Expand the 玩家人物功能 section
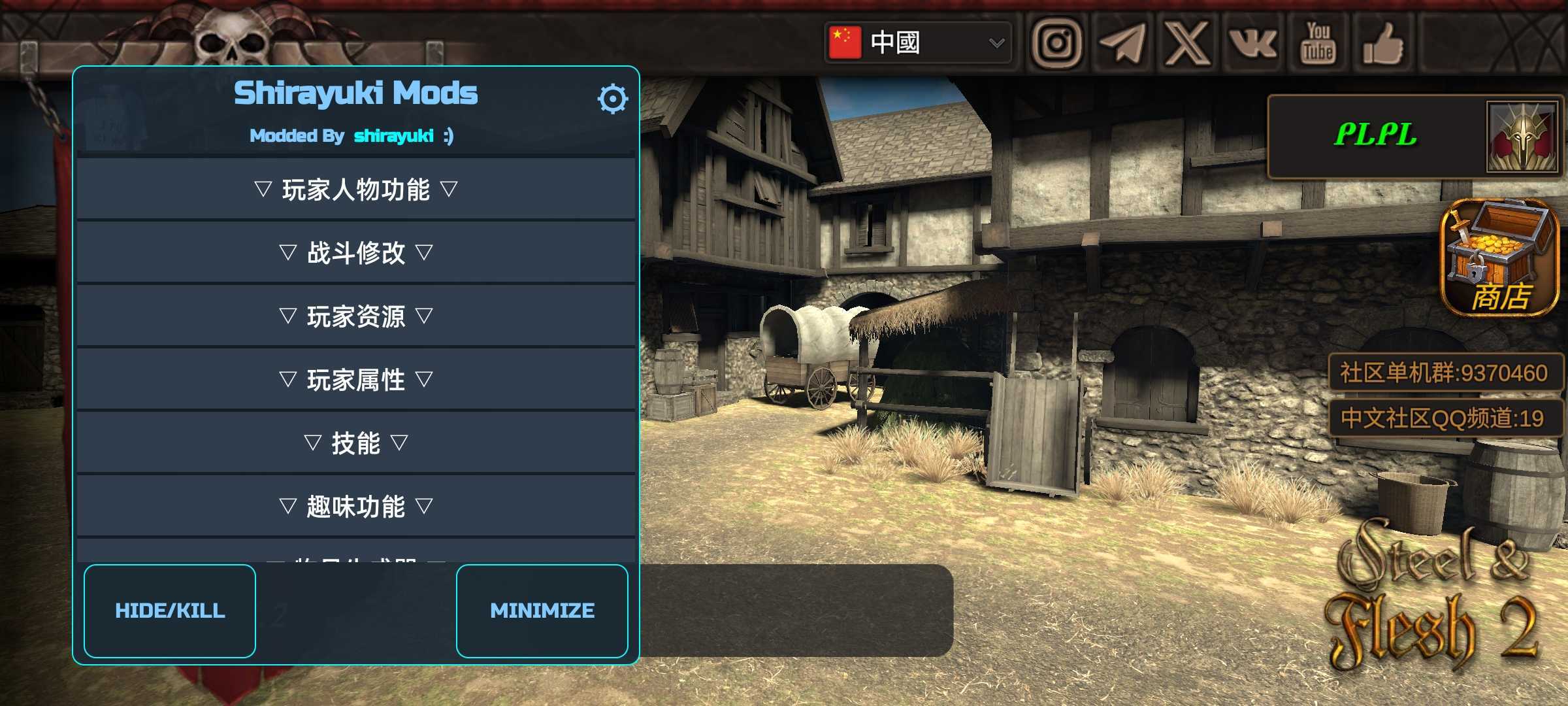1568x706 pixels. (356, 190)
